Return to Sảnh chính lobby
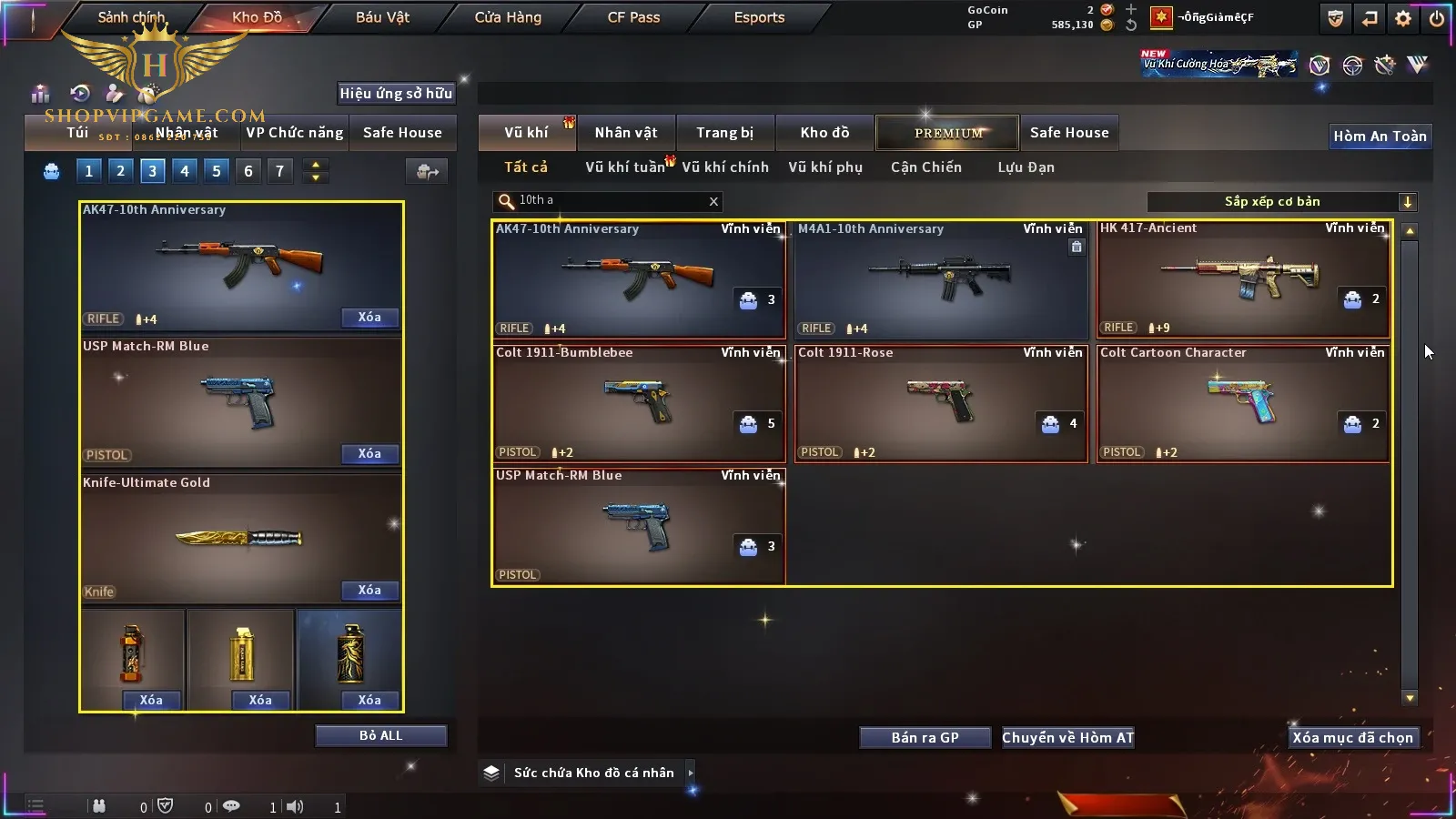The image size is (1456, 819). pyautogui.click(x=131, y=17)
